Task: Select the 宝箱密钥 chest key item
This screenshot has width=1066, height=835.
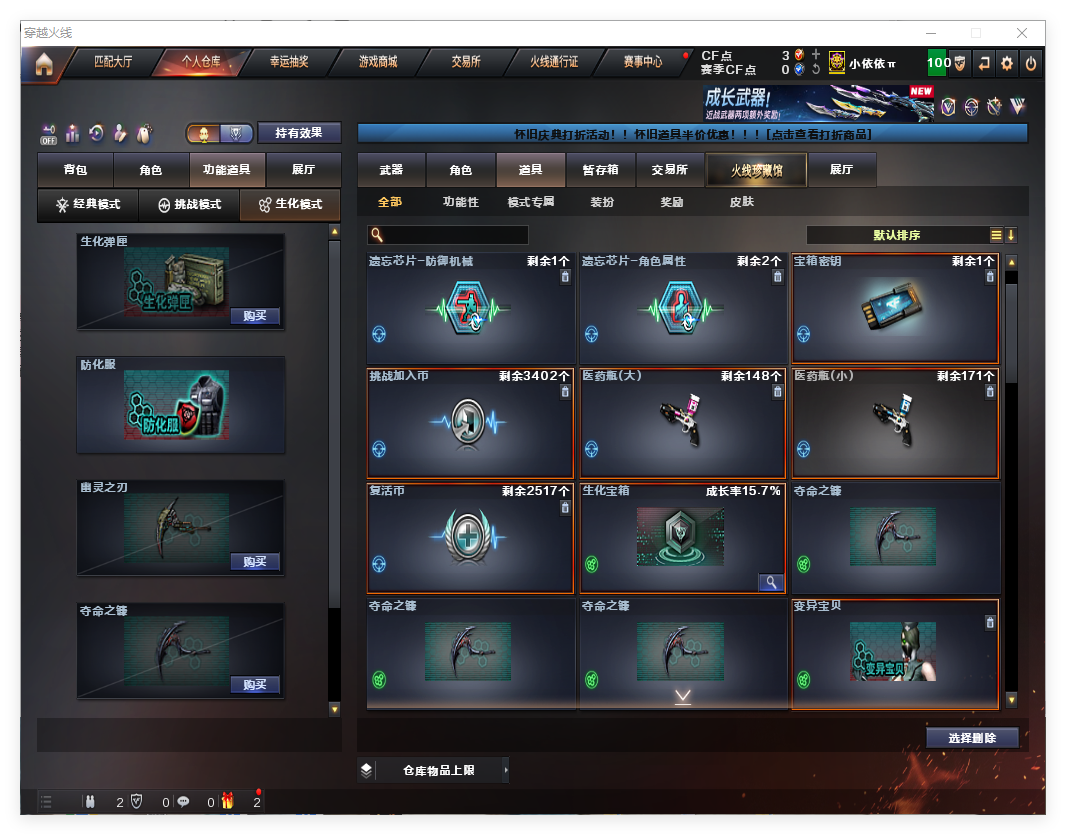Action: click(x=895, y=309)
